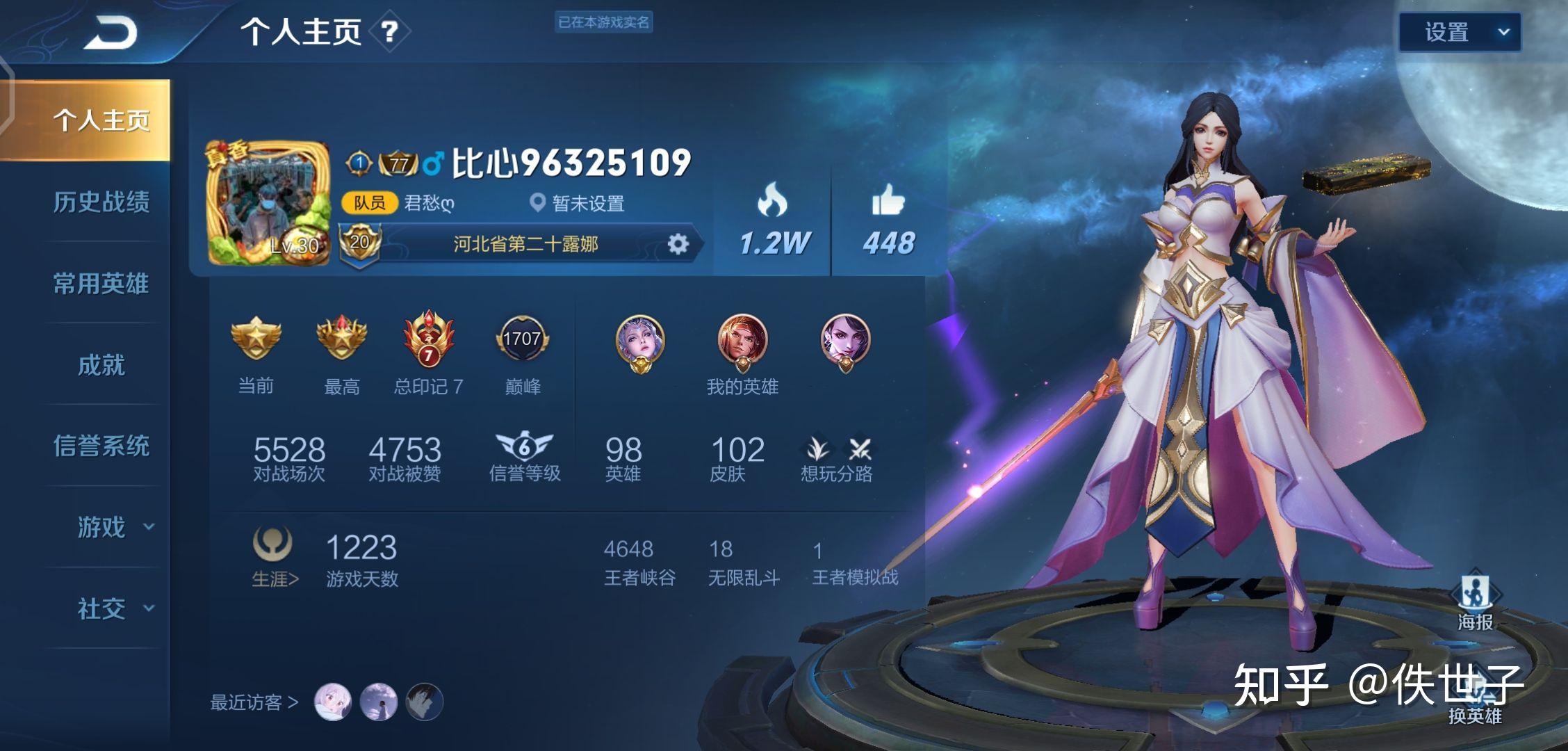Screen dimensions: 1568x751
Task: Select the 巅峰 1707 peak rank badge
Action: pos(525,340)
